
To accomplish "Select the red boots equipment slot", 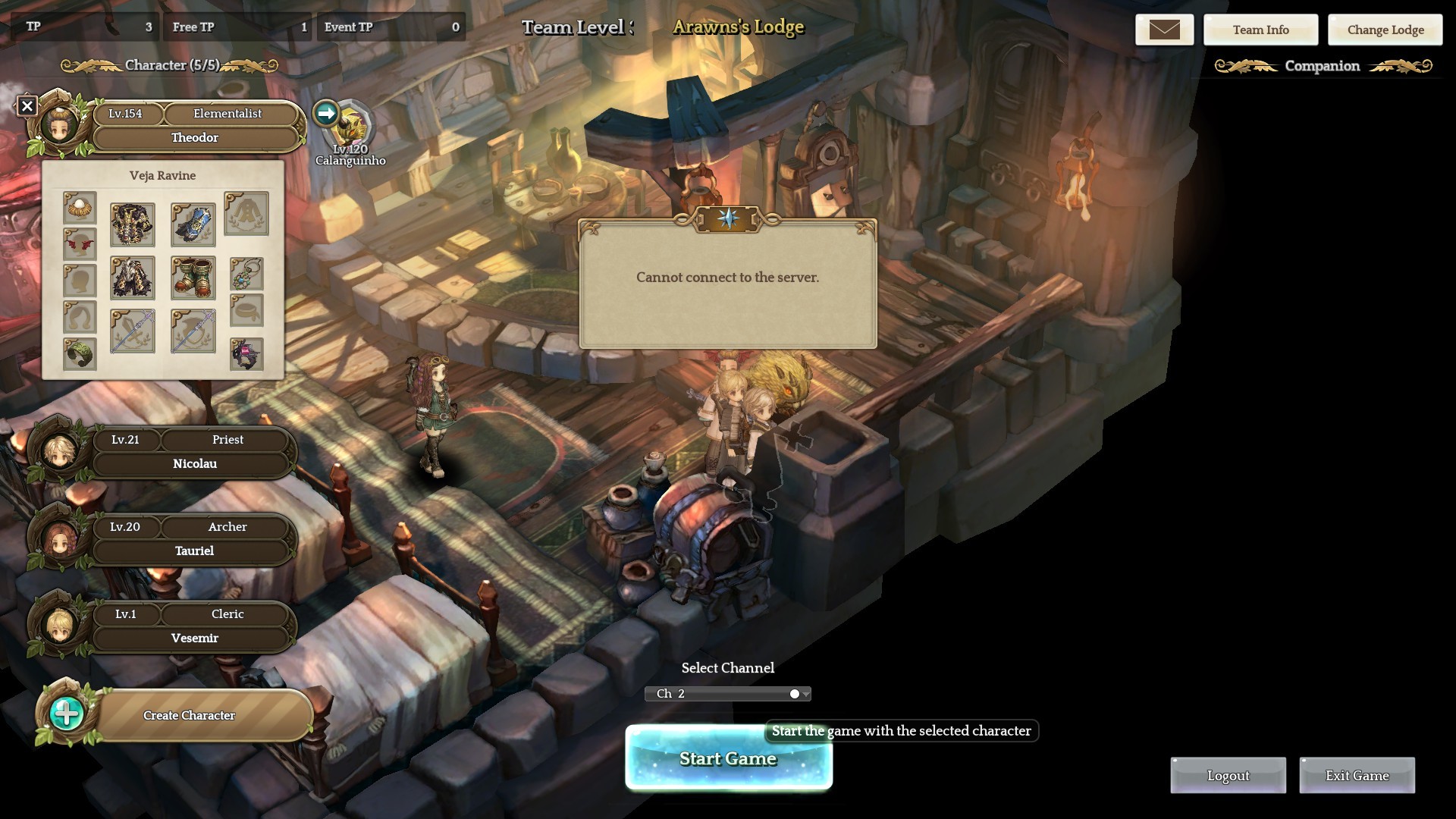I will point(193,278).
